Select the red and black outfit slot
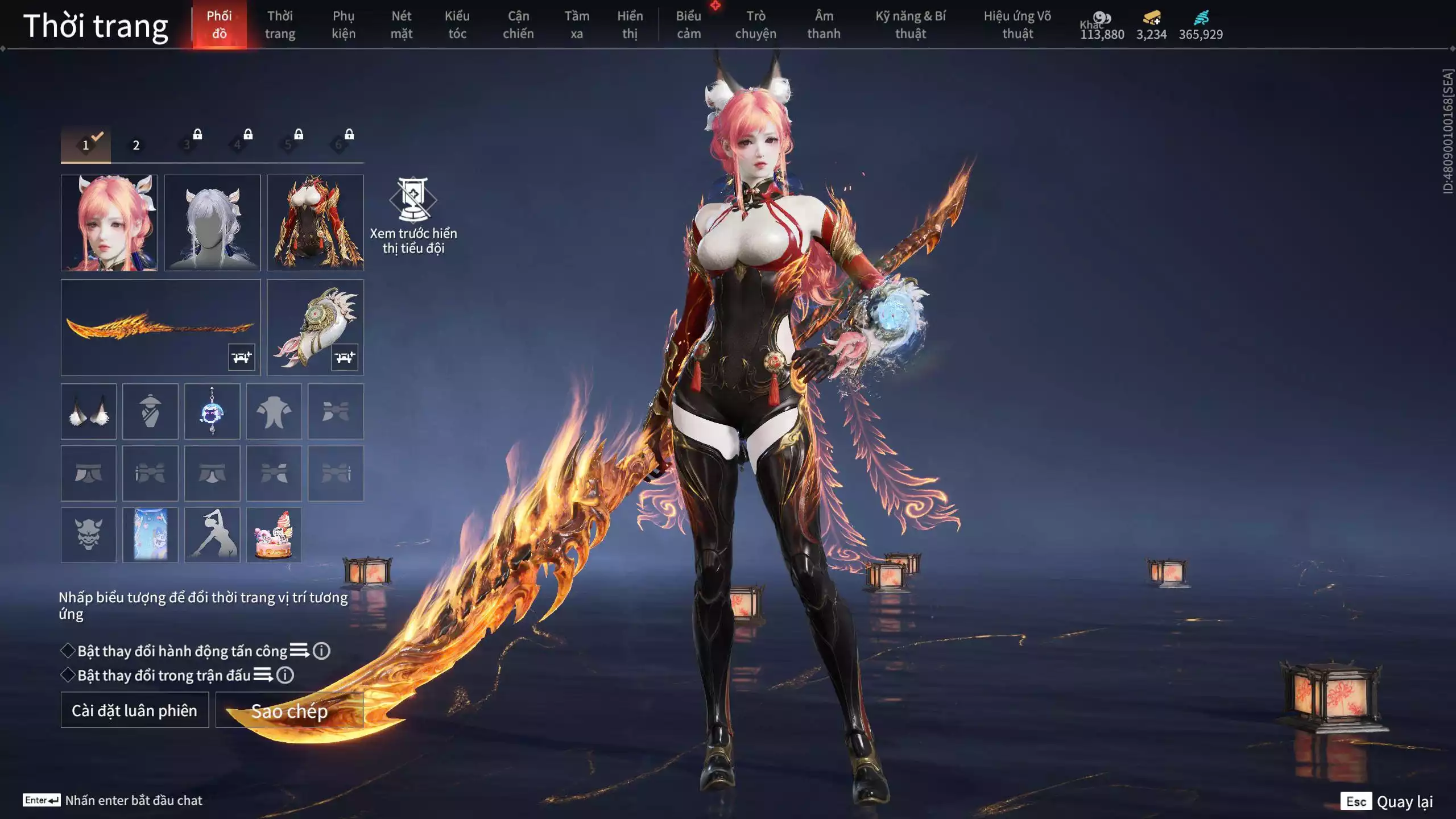 tap(315, 222)
